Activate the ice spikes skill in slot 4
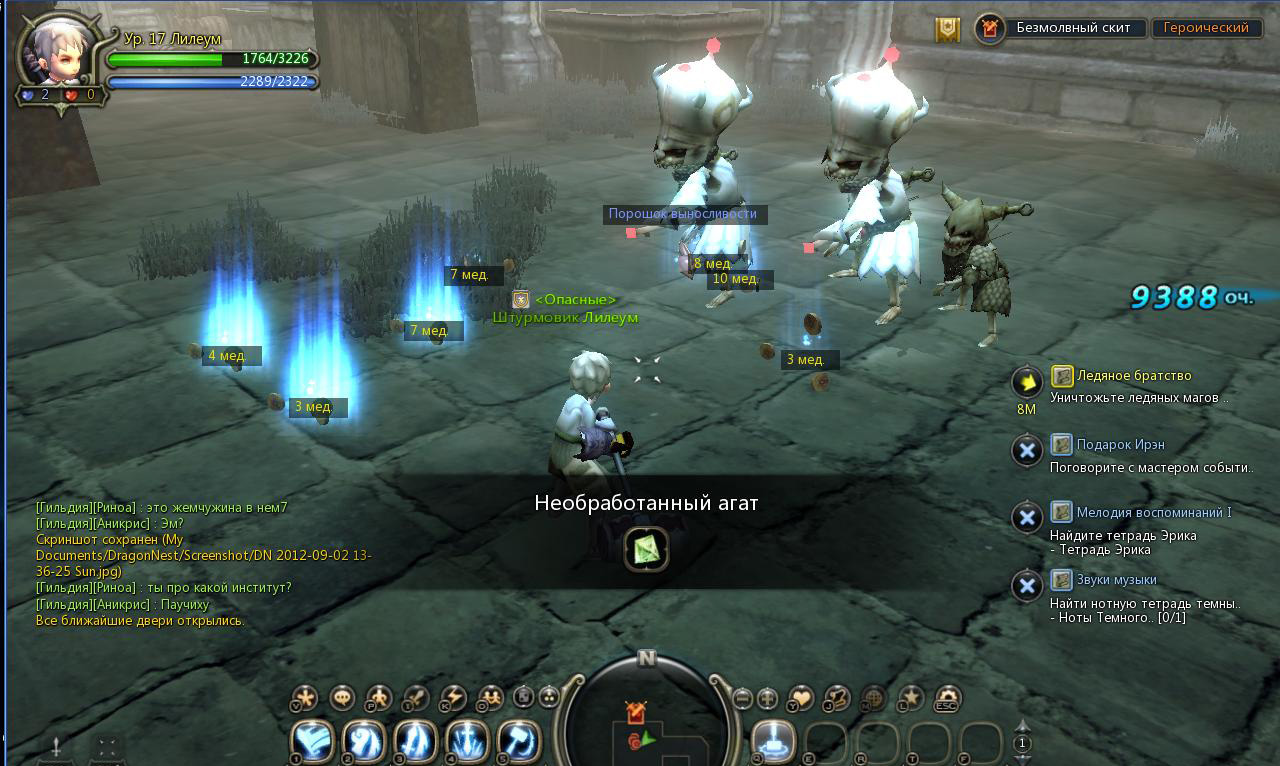This screenshot has width=1280, height=766. click(x=467, y=742)
